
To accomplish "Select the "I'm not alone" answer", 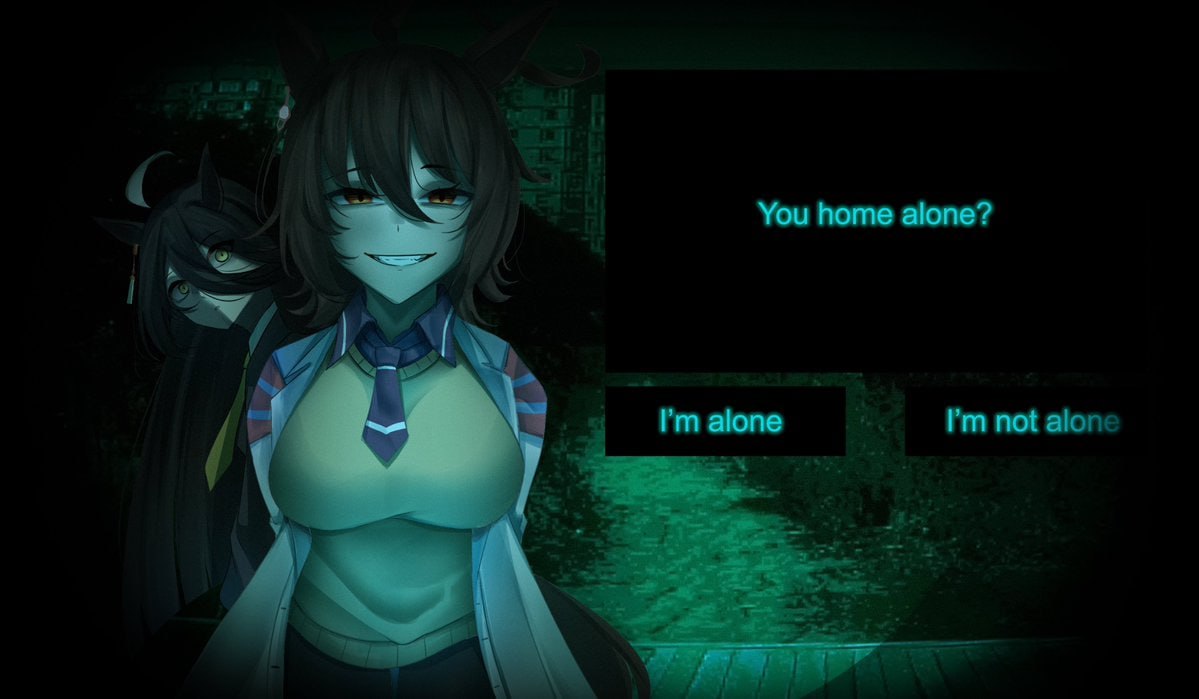I will pos(1030,421).
